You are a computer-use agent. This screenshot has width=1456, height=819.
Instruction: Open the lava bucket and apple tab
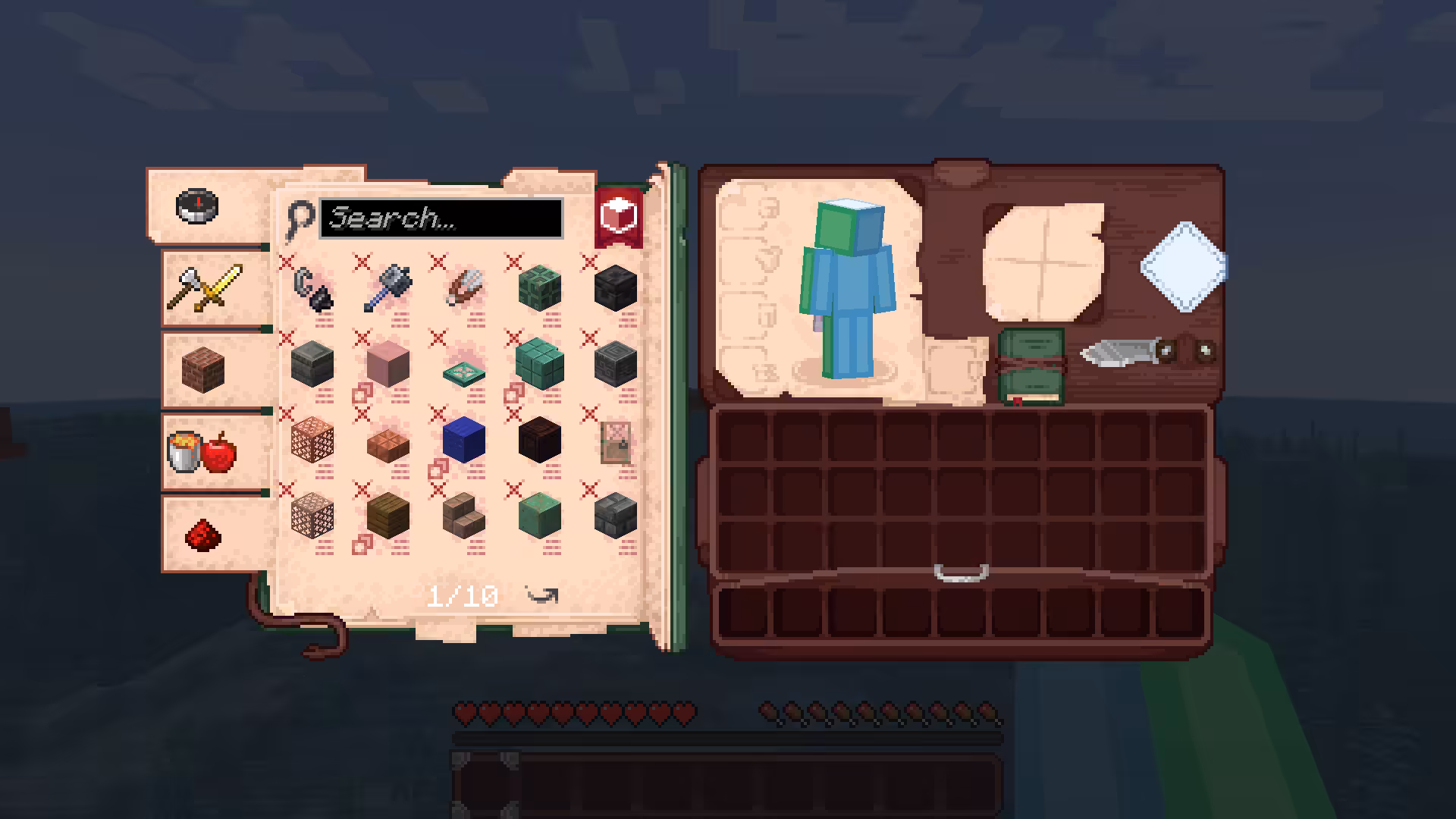(202, 451)
